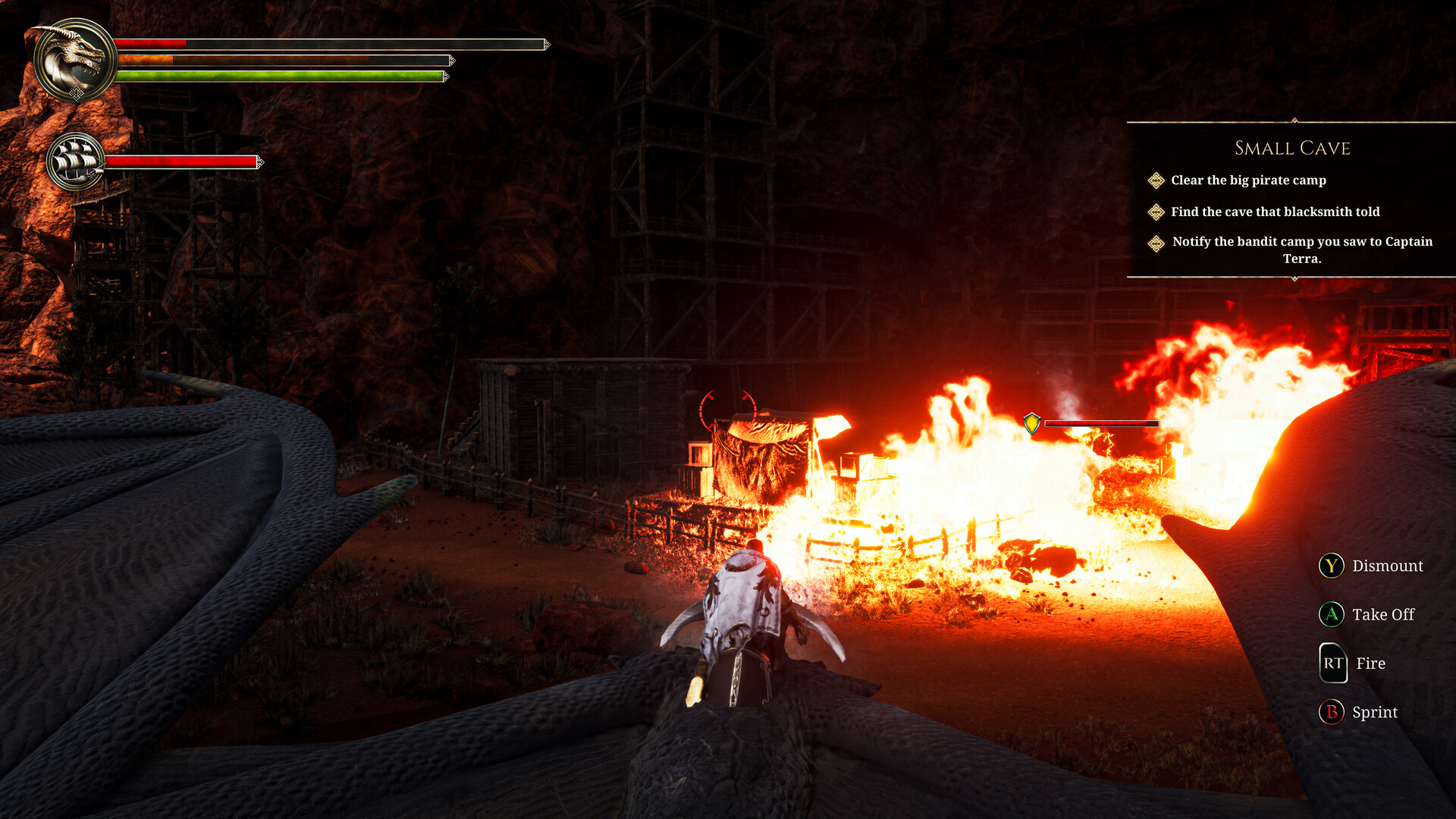Toggle the Captain Terra objective marker
The image size is (1456, 819).
tap(1156, 243)
